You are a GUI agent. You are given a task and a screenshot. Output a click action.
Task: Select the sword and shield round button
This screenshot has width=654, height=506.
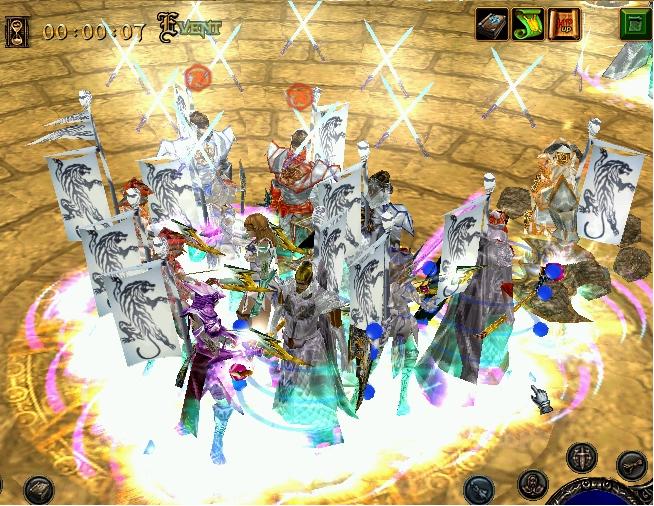point(581,458)
